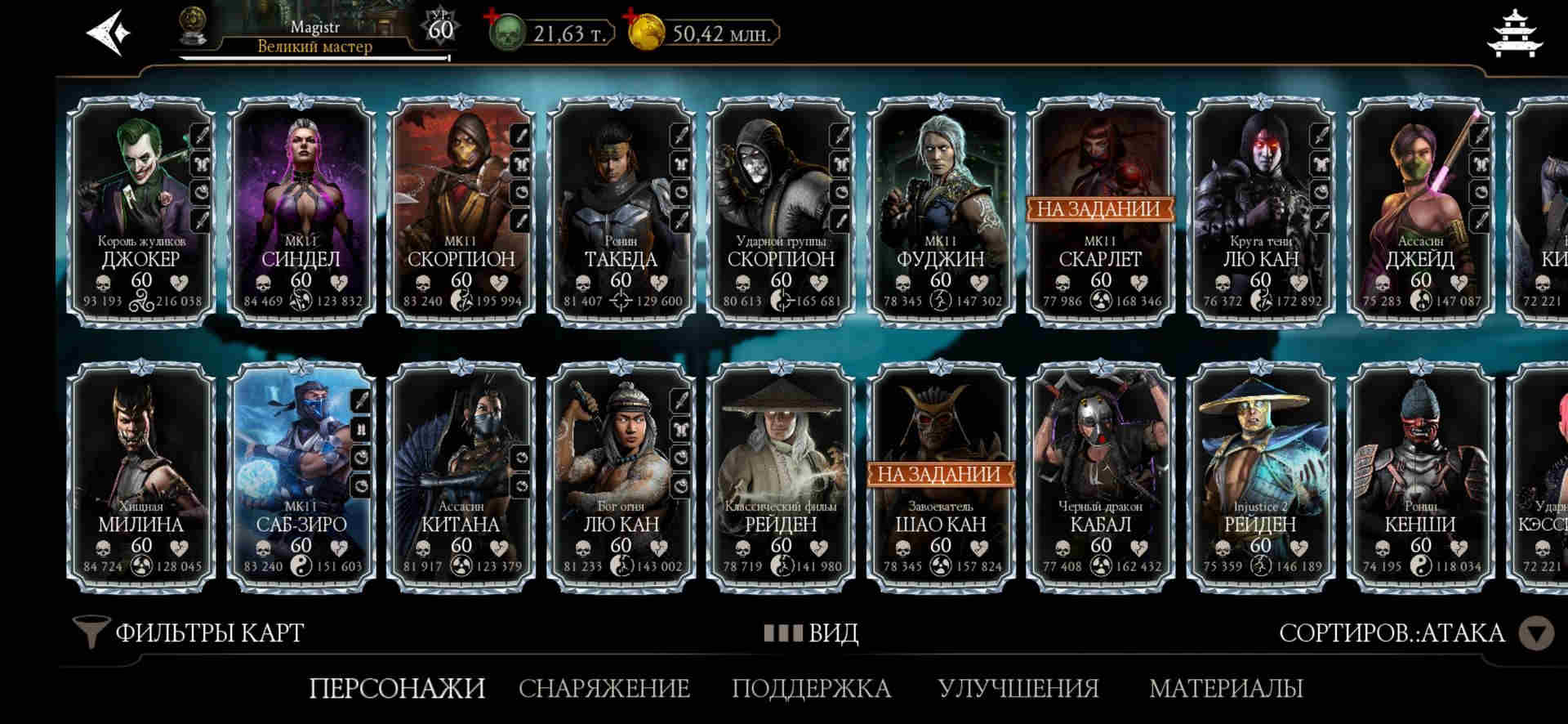Pick the Black Dragon Kabal card
Screen dimensions: 1568x724
(1099, 476)
